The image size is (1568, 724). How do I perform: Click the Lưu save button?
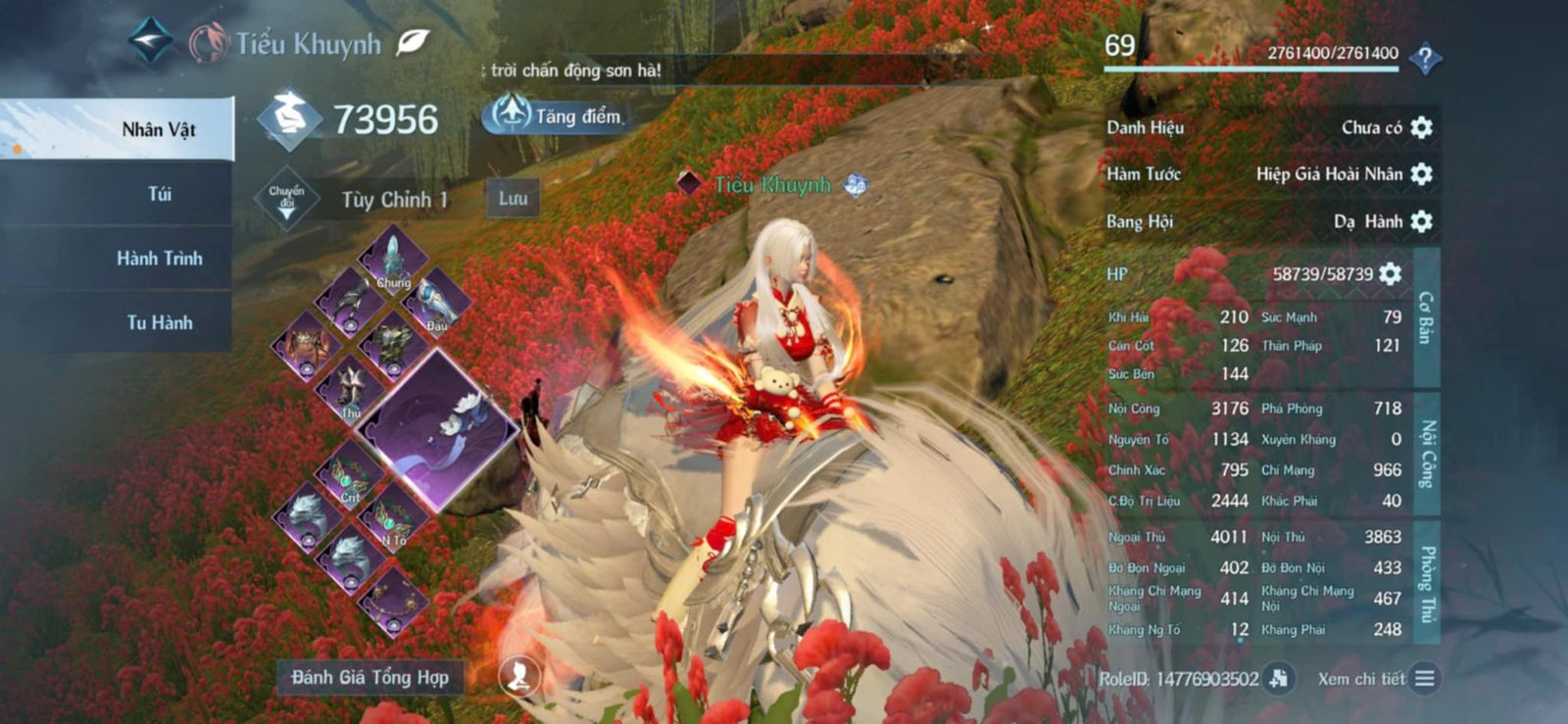tap(514, 199)
